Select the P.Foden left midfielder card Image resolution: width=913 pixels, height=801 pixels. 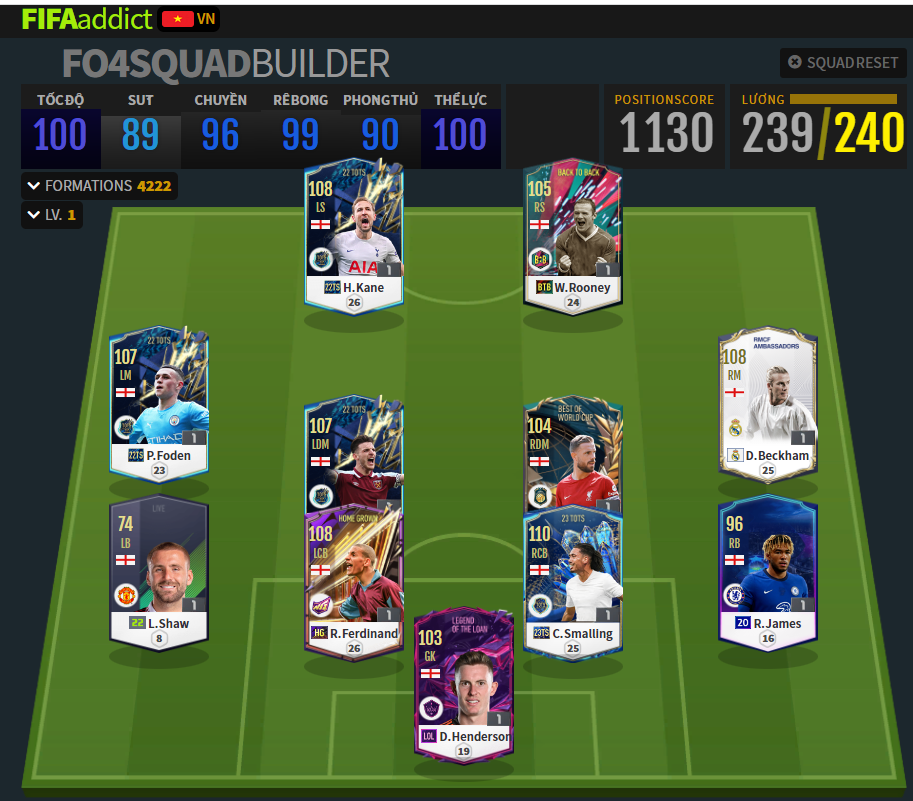159,400
